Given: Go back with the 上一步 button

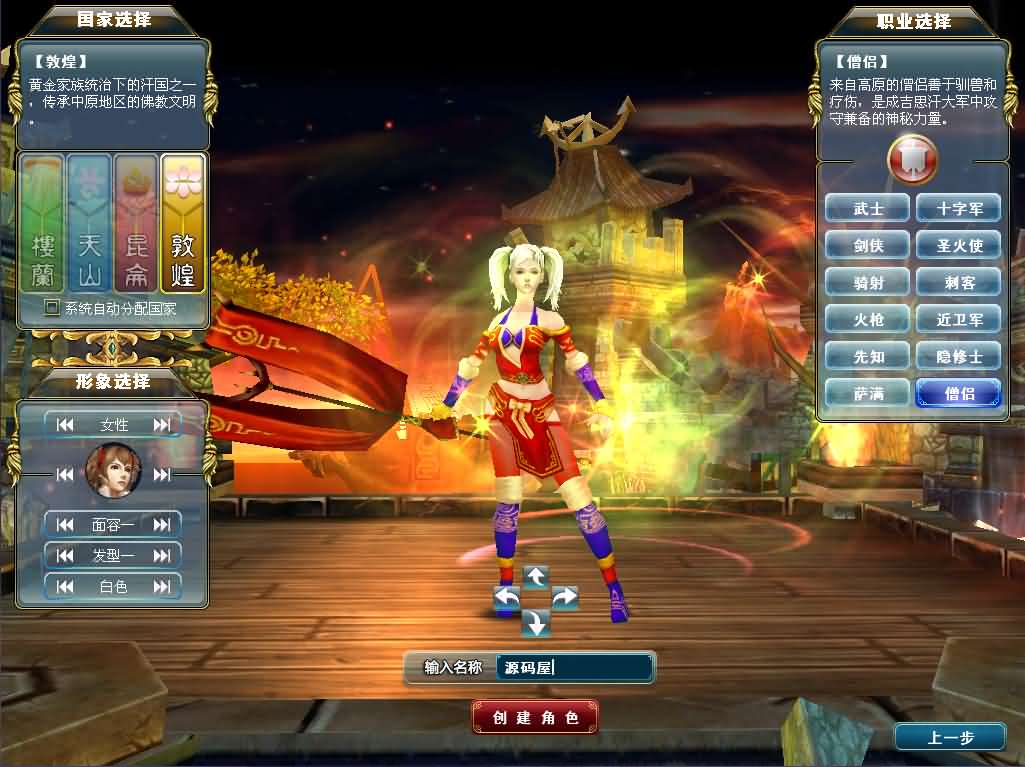Looking at the screenshot, I should (x=949, y=738).
